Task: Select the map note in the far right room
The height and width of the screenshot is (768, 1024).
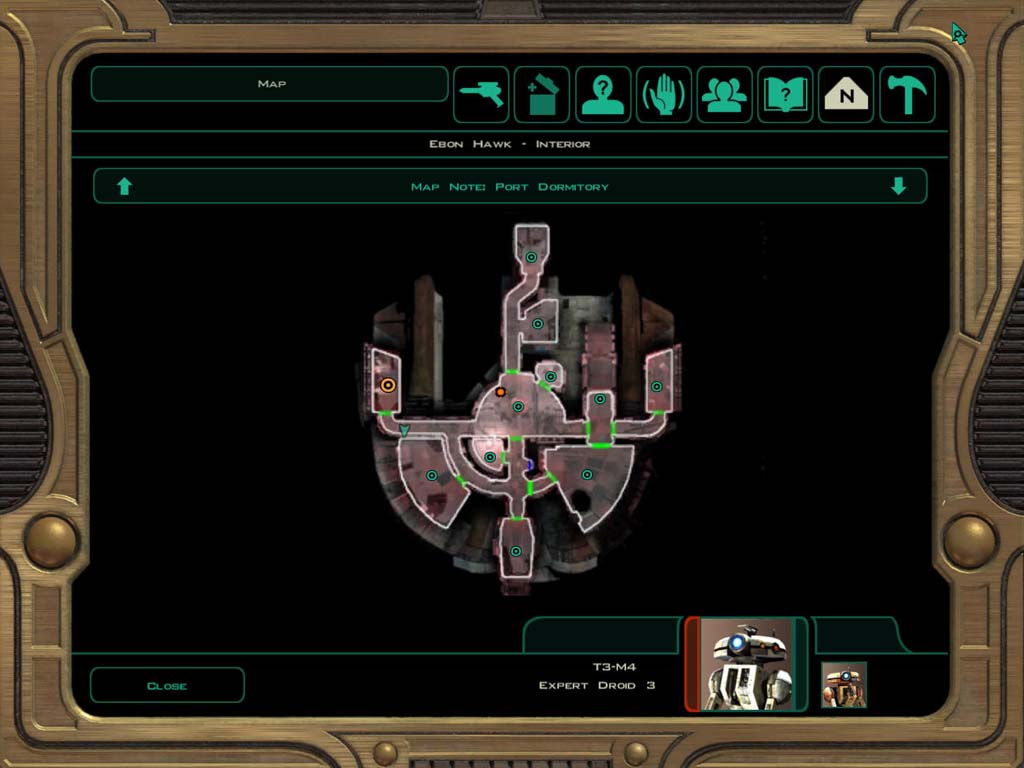Action: coord(657,386)
